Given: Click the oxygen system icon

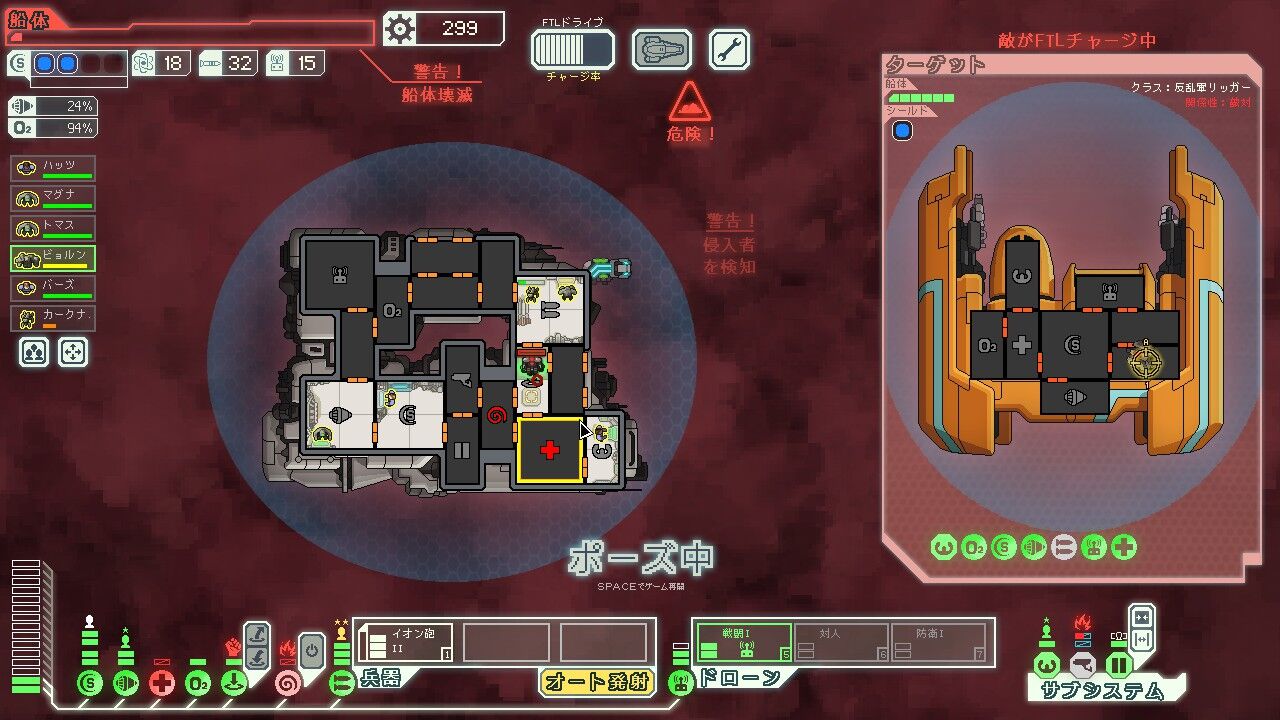Looking at the screenshot, I should [198, 684].
